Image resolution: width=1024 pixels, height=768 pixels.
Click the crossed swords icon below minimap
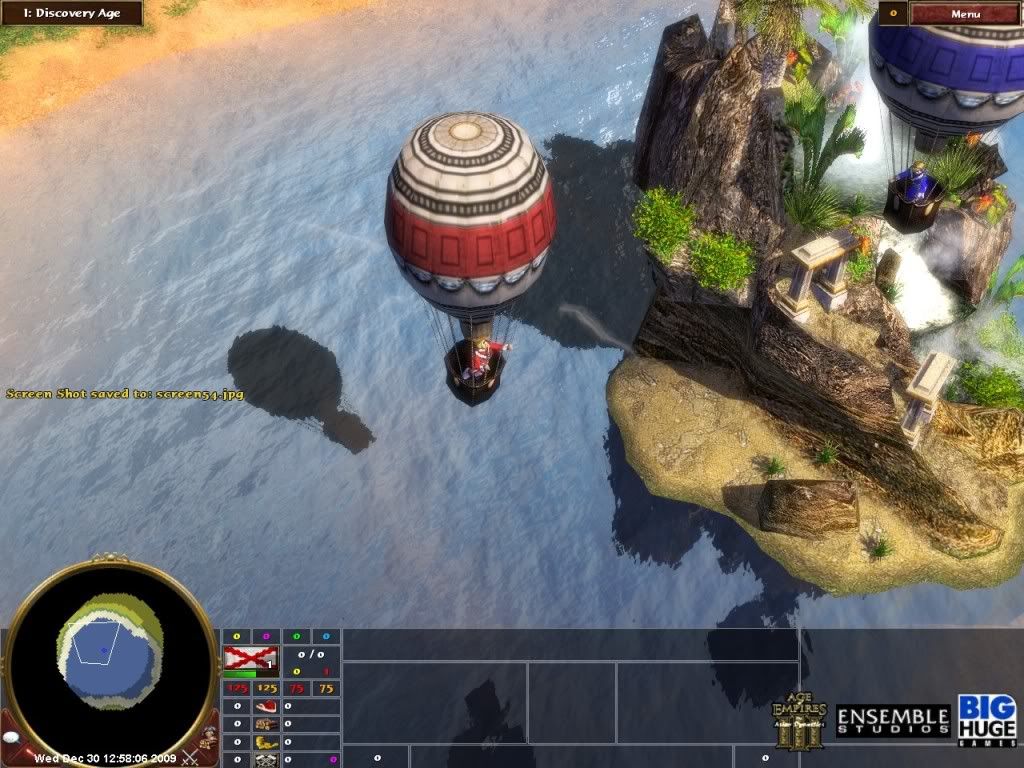189,757
